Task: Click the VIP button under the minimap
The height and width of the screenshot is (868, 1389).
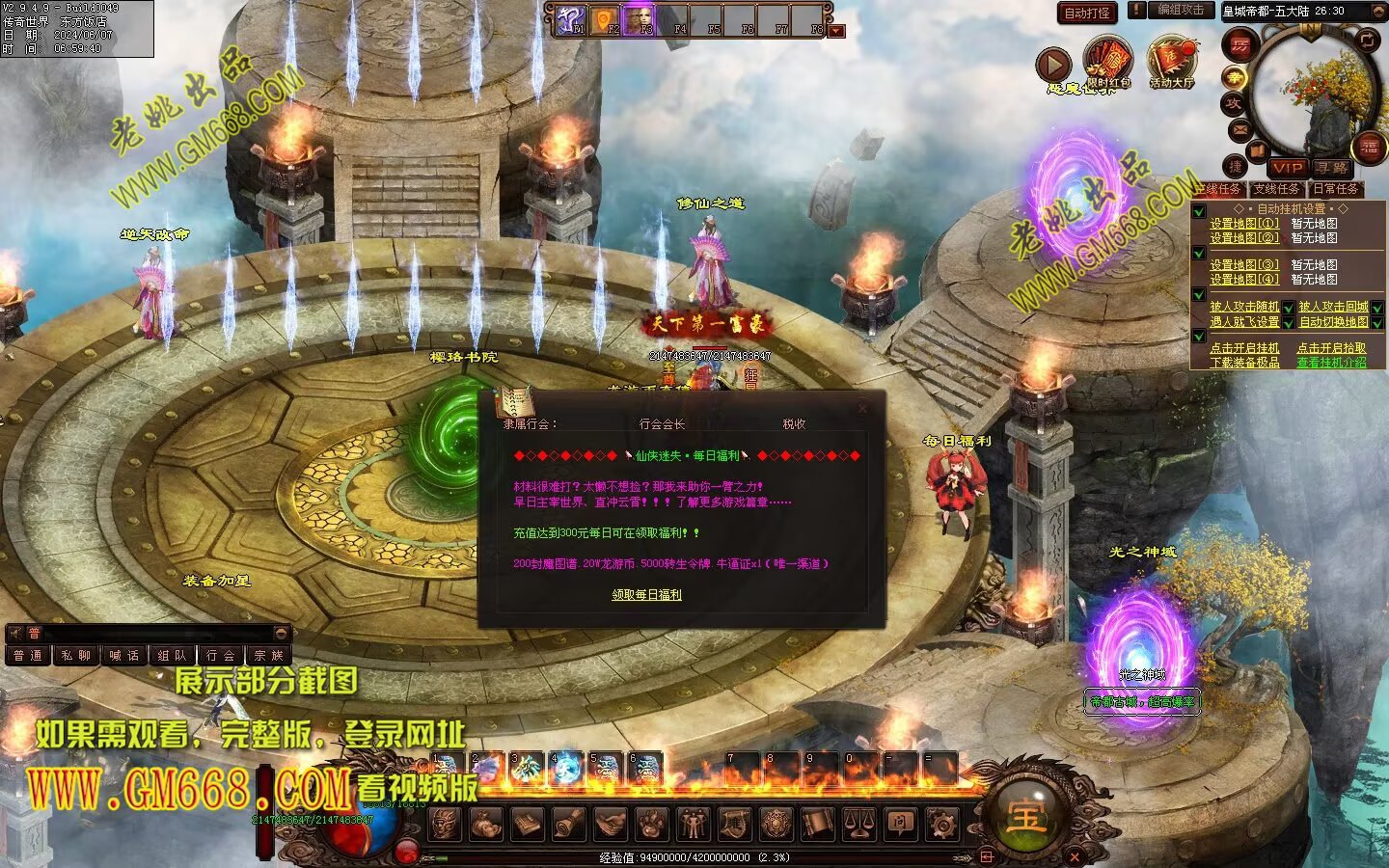Action: click(1287, 168)
